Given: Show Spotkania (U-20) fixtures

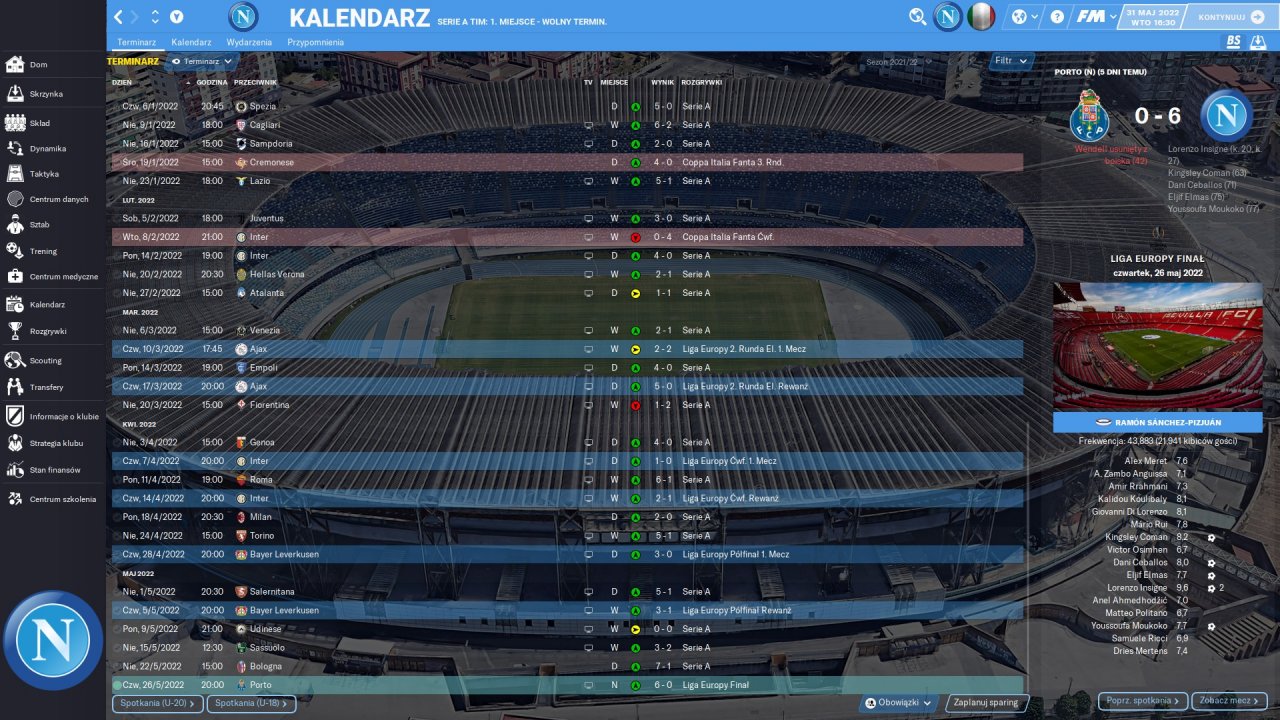Looking at the screenshot, I should point(159,703).
